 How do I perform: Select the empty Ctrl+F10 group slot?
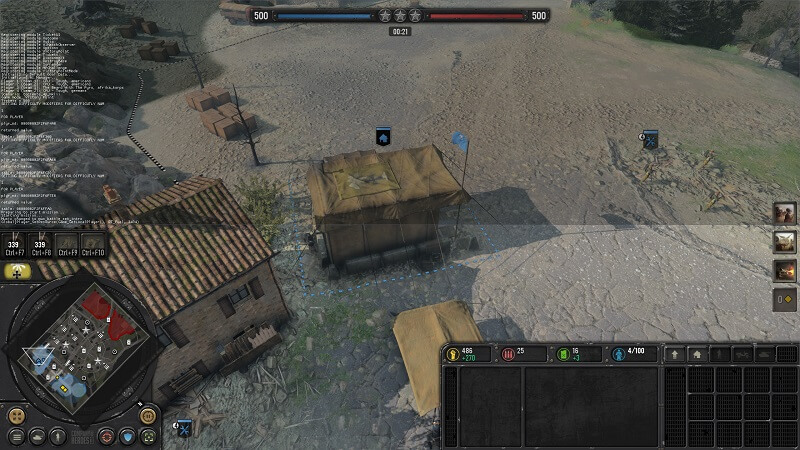[93, 245]
